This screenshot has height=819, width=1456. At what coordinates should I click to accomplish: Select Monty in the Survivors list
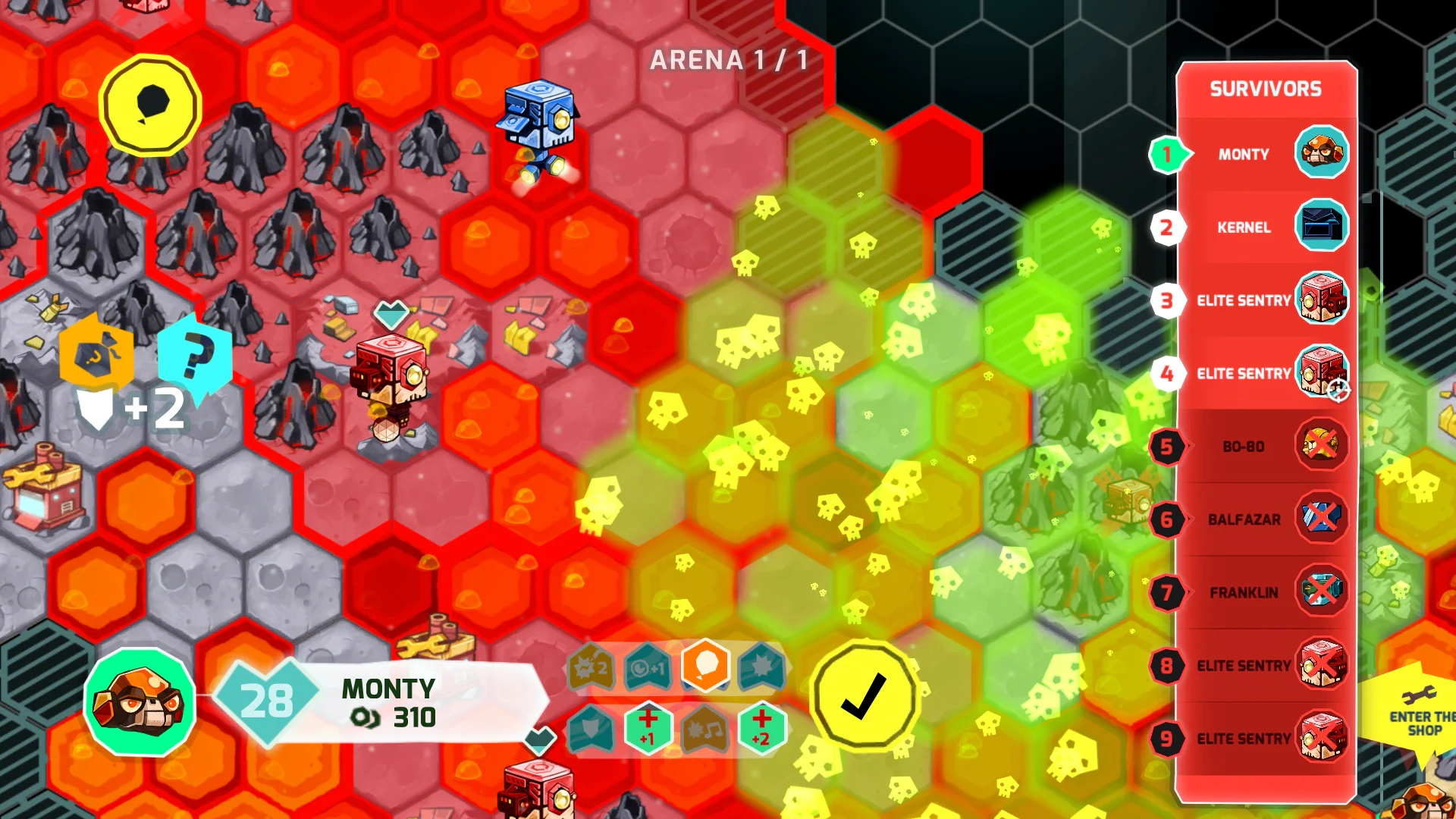[1245, 154]
